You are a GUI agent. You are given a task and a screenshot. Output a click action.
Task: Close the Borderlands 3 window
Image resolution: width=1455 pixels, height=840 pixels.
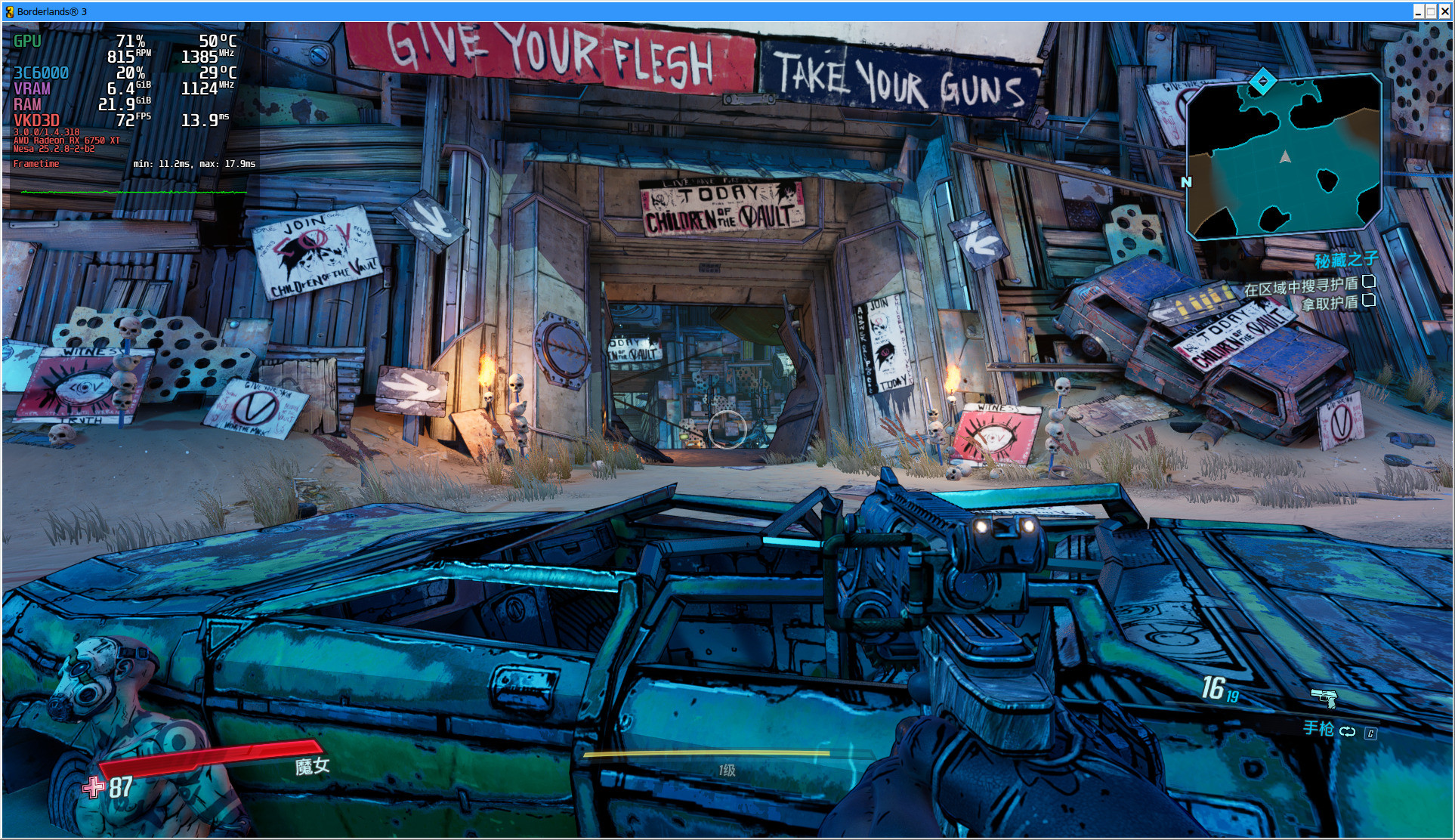pyautogui.click(x=1444, y=11)
